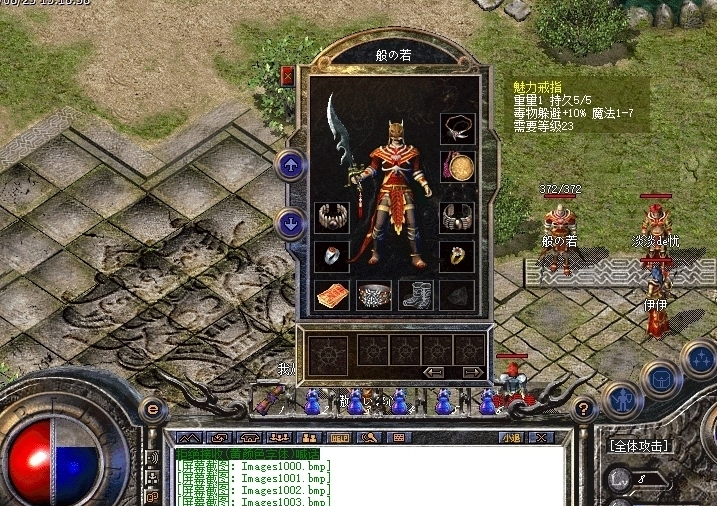The height and width of the screenshot is (506, 717).
Task: Click the blue down arrow button
Action: coord(291,223)
